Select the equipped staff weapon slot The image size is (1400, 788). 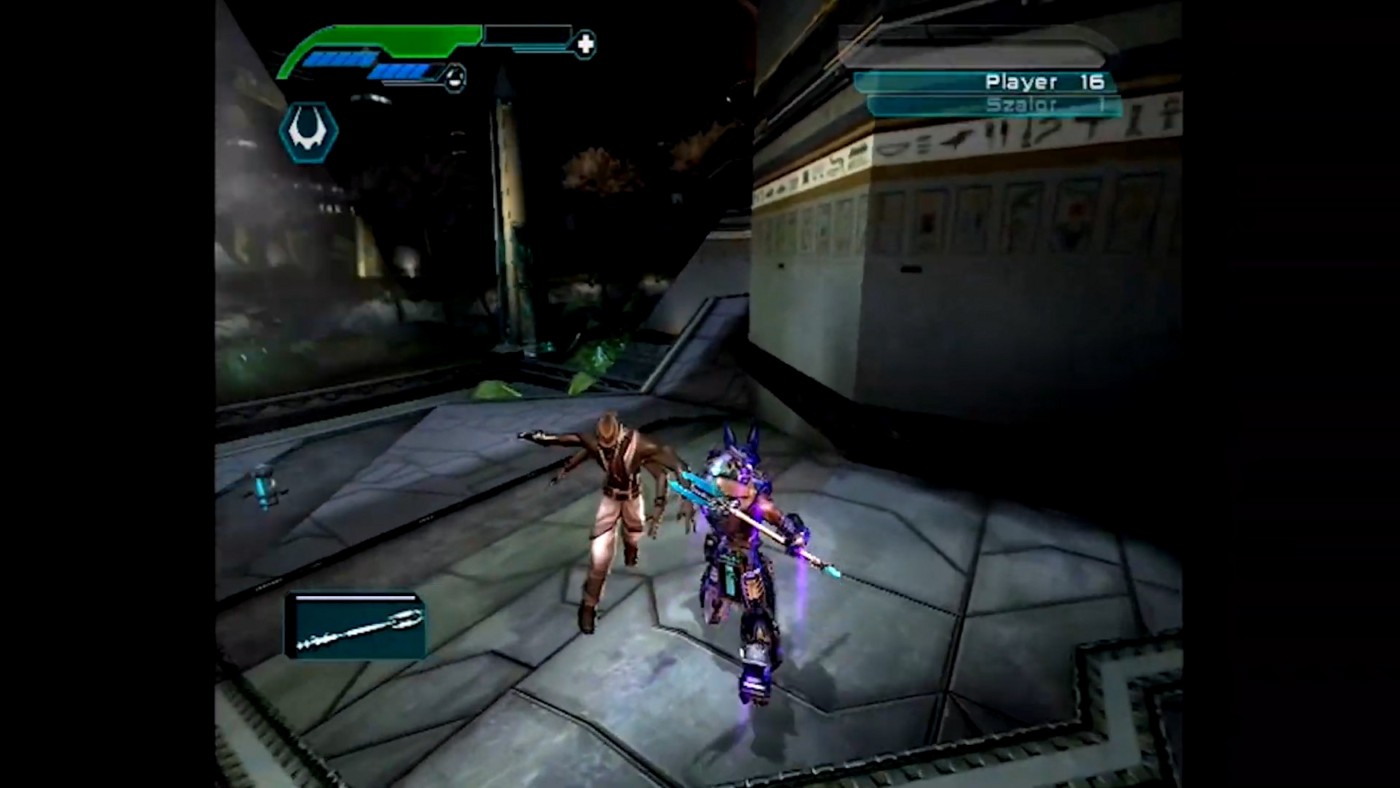tap(356, 627)
